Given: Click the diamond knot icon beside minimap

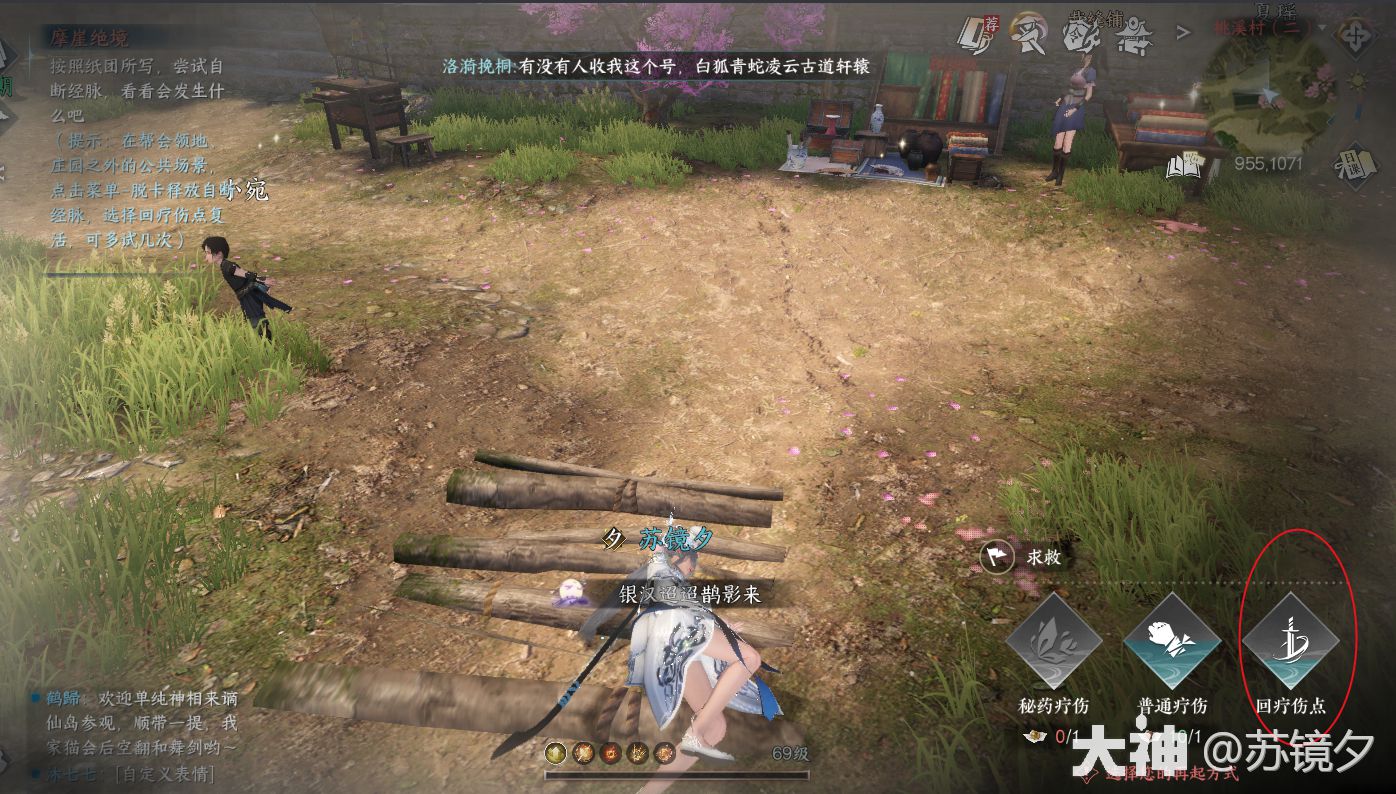Looking at the screenshot, I should point(1357,38).
